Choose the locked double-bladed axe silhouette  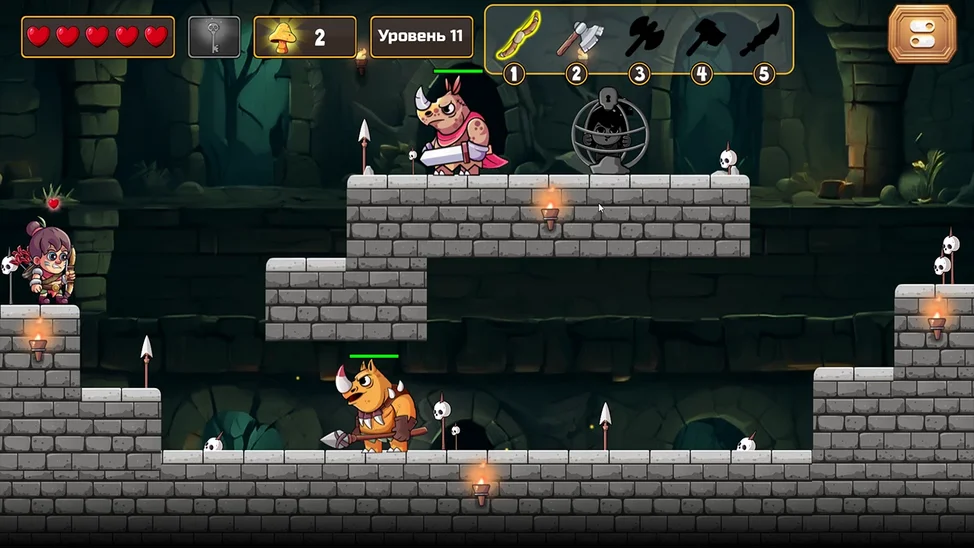tap(643, 37)
